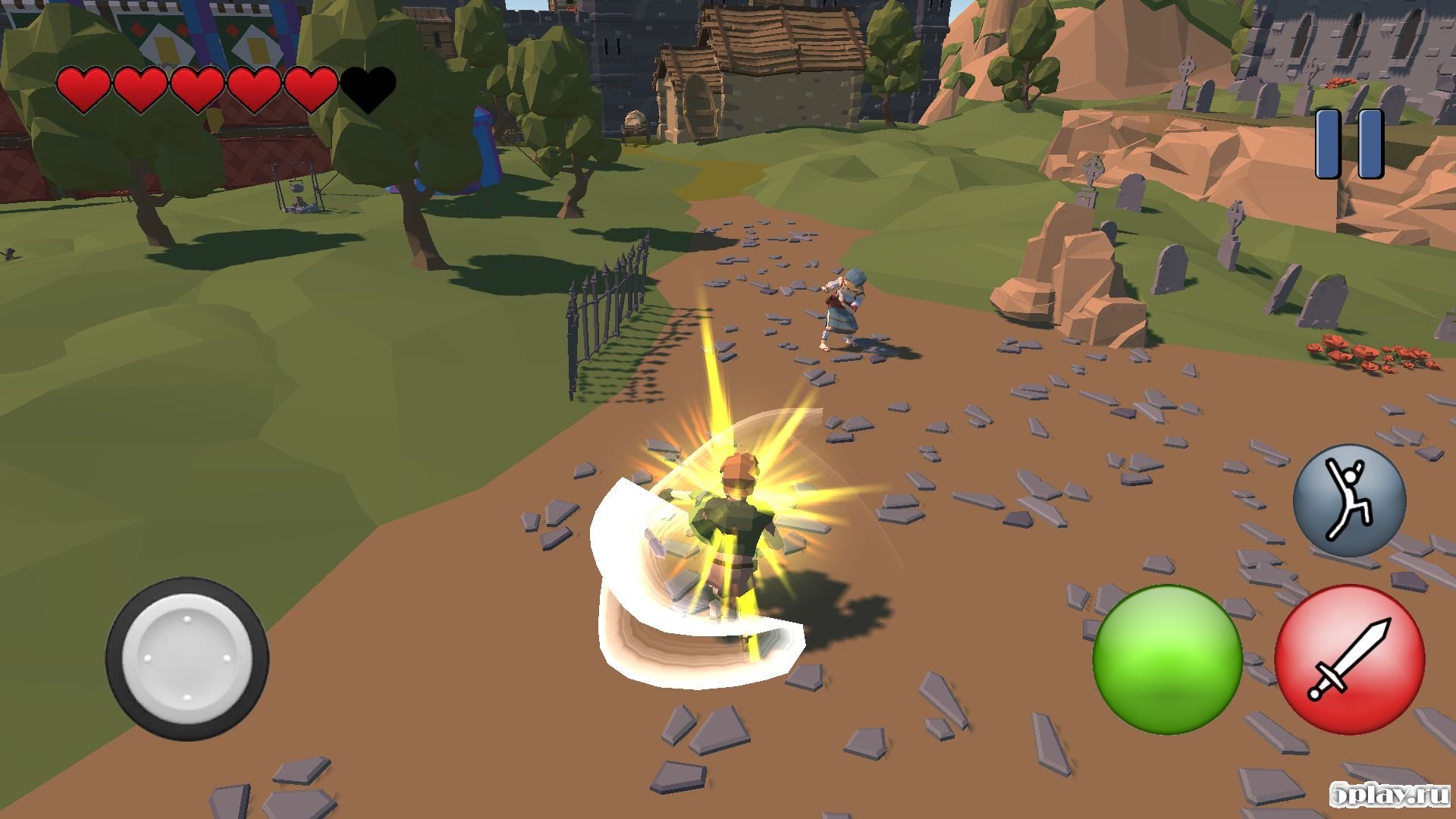Trigger the jumping figure button

pos(1349,500)
